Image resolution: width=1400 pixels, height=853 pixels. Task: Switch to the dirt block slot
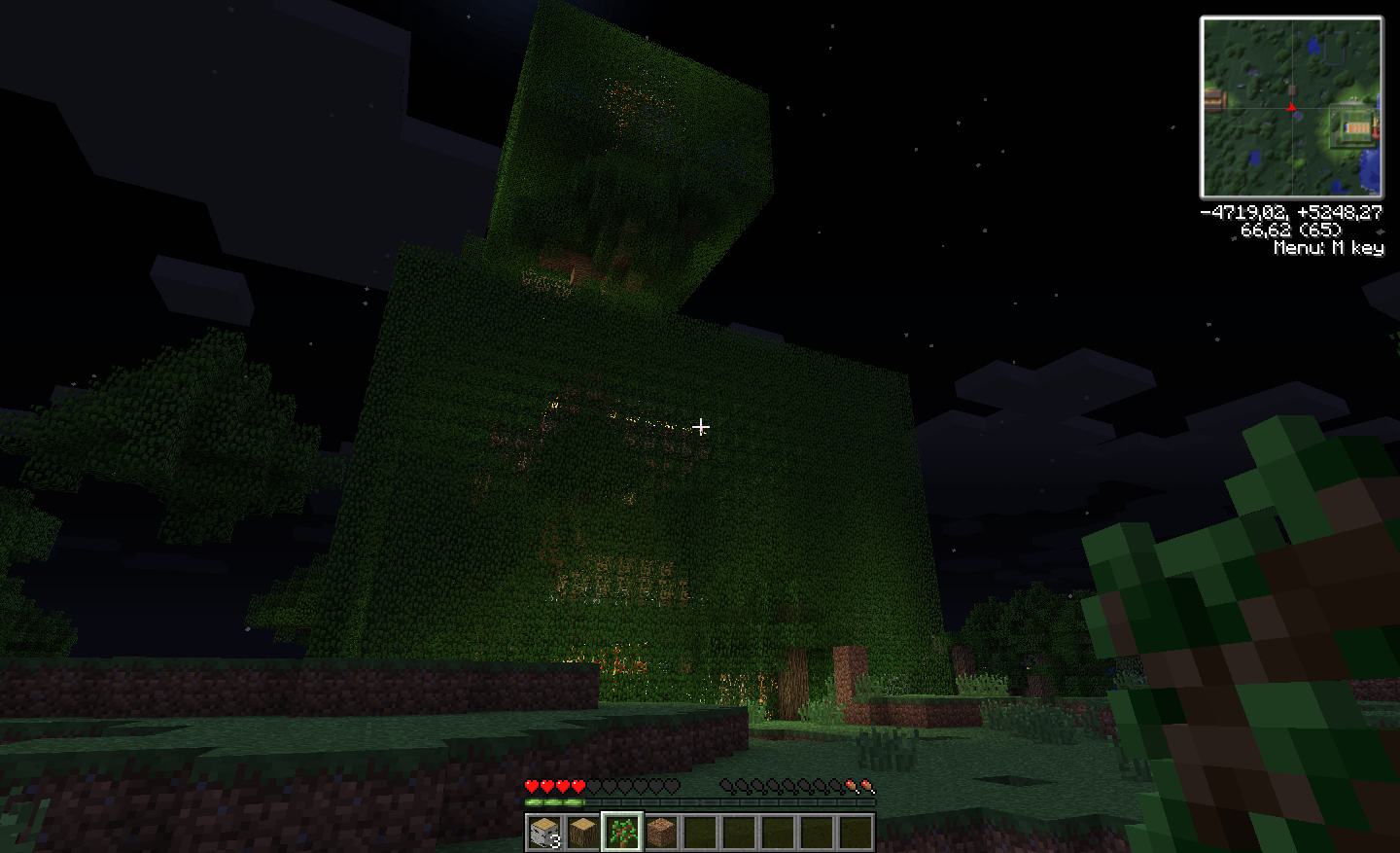click(x=661, y=833)
